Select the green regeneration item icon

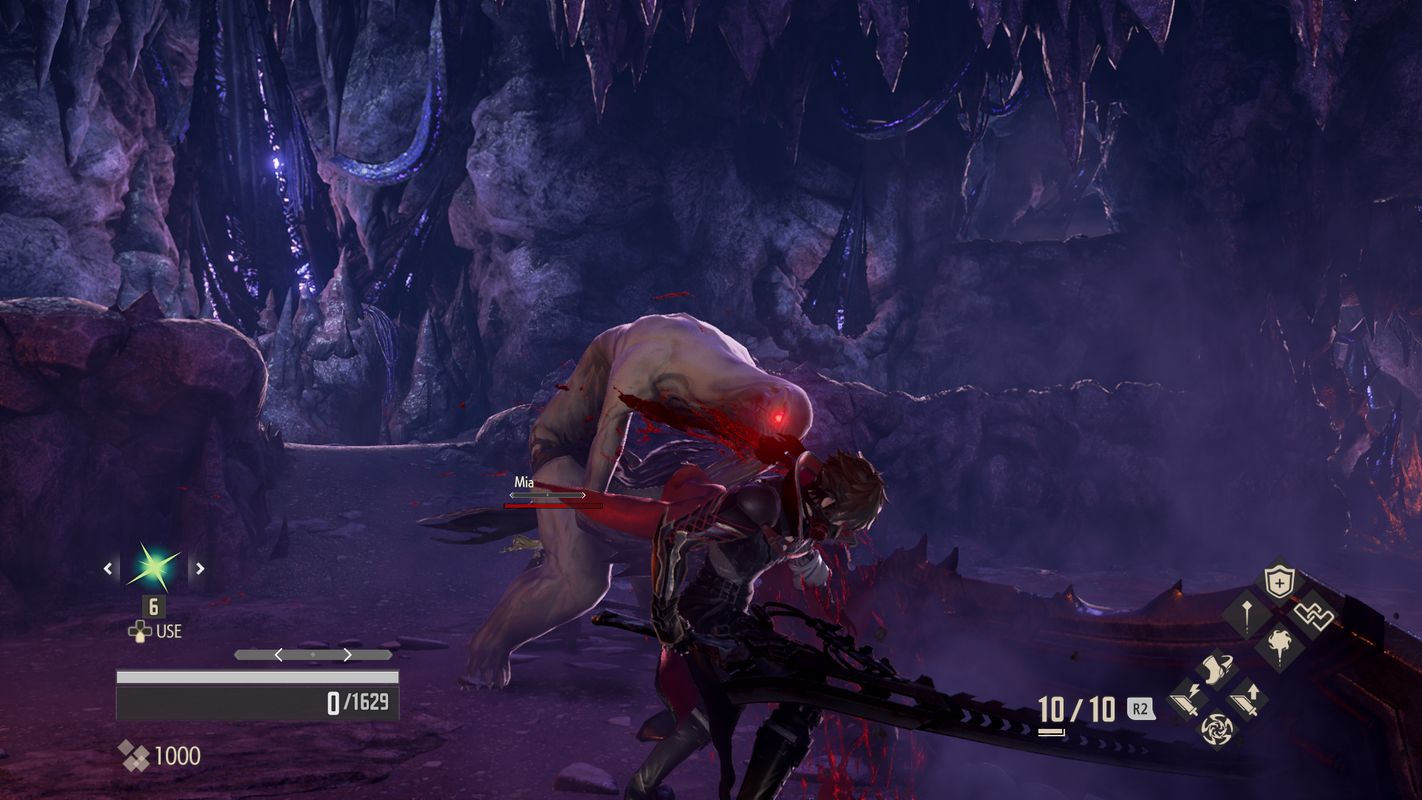(x=155, y=569)
